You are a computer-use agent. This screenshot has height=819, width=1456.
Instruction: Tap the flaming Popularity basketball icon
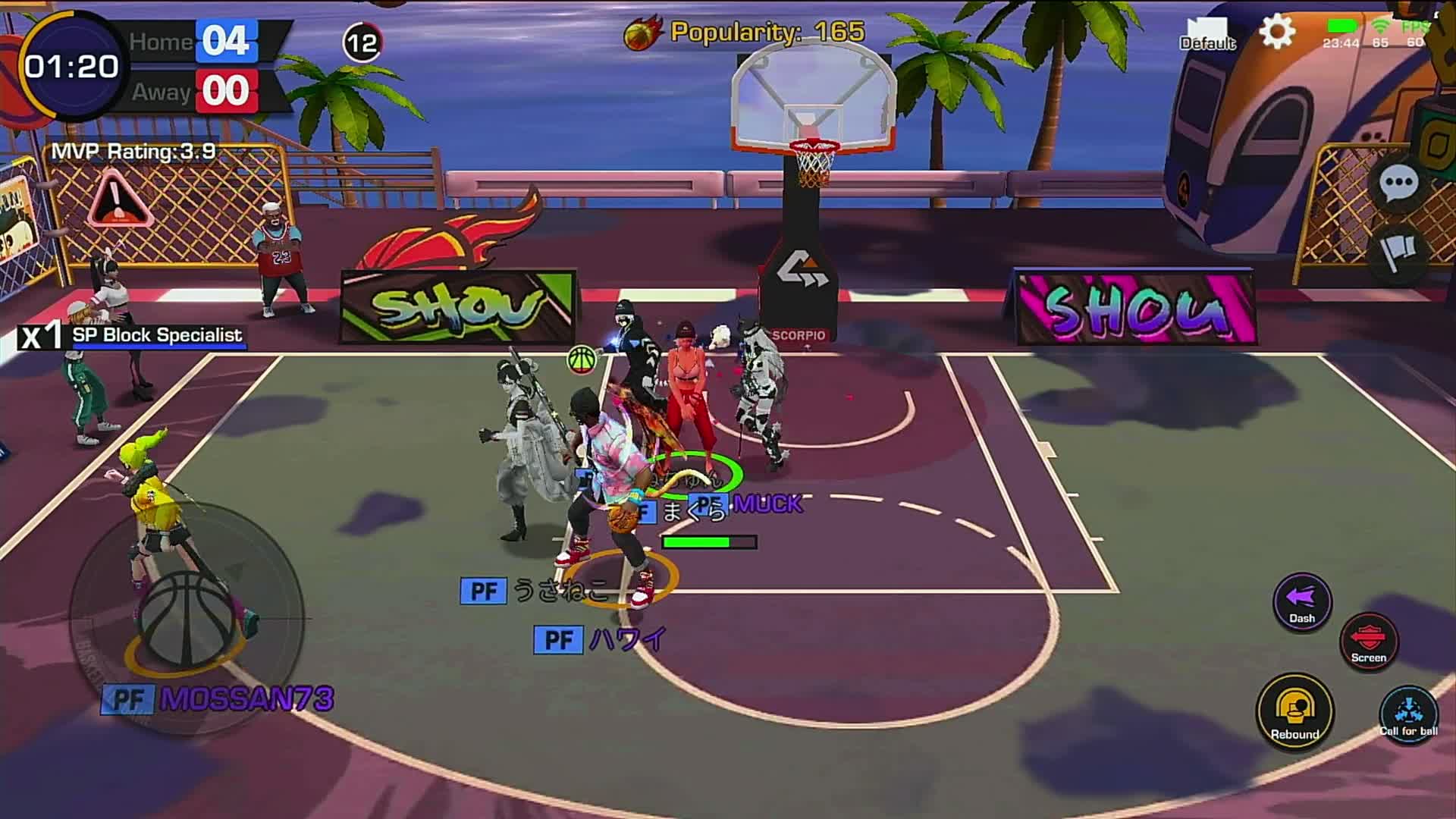tap(639, 32)
